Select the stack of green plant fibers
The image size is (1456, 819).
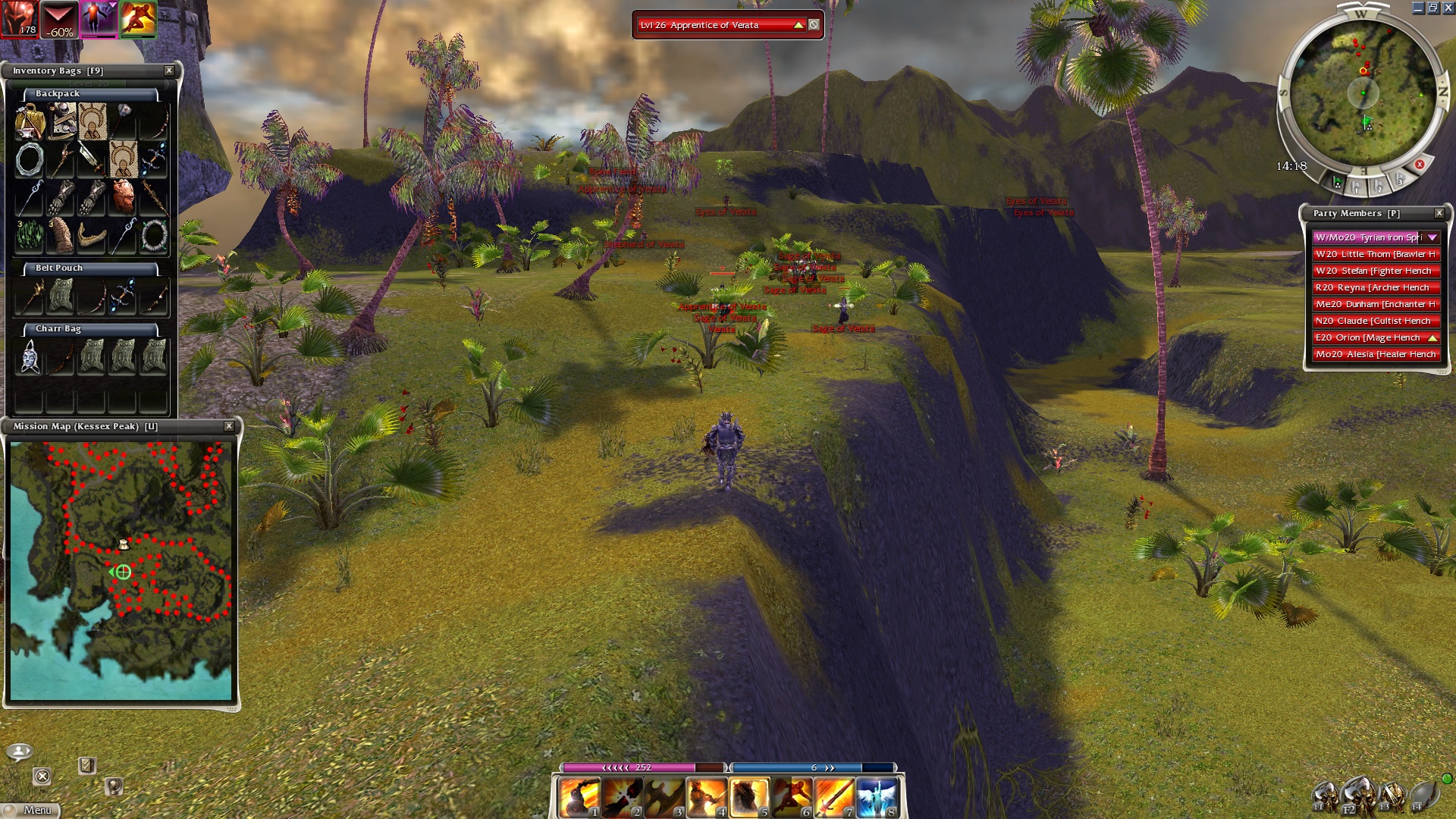click(30, 236)
